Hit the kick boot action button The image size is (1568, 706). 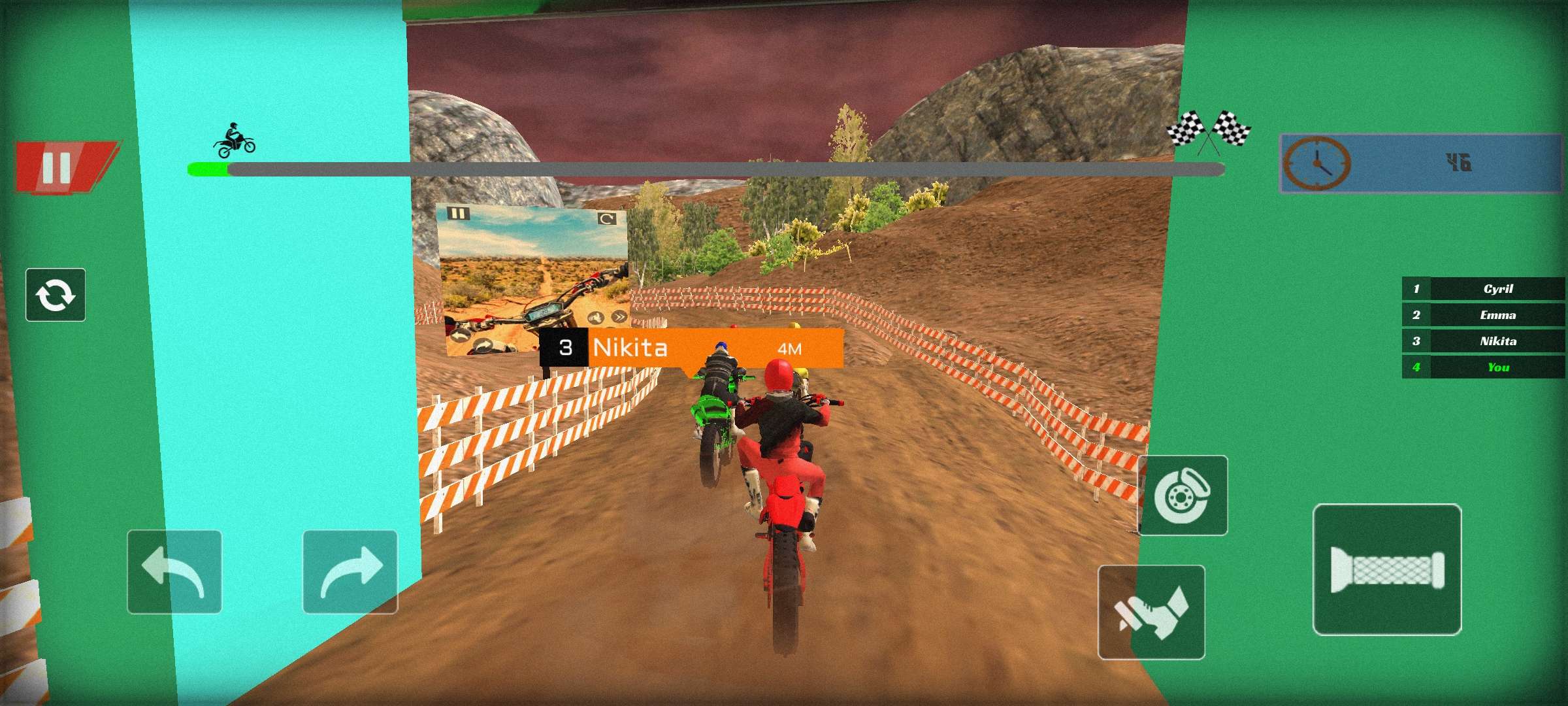click(x=1151, y=613)
